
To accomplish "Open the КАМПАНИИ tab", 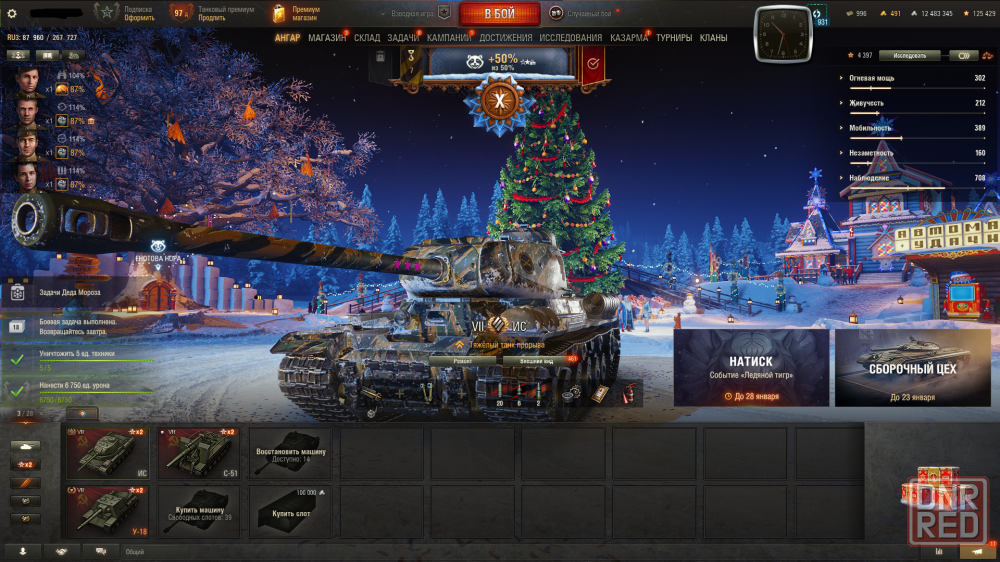I will point(449,38).
